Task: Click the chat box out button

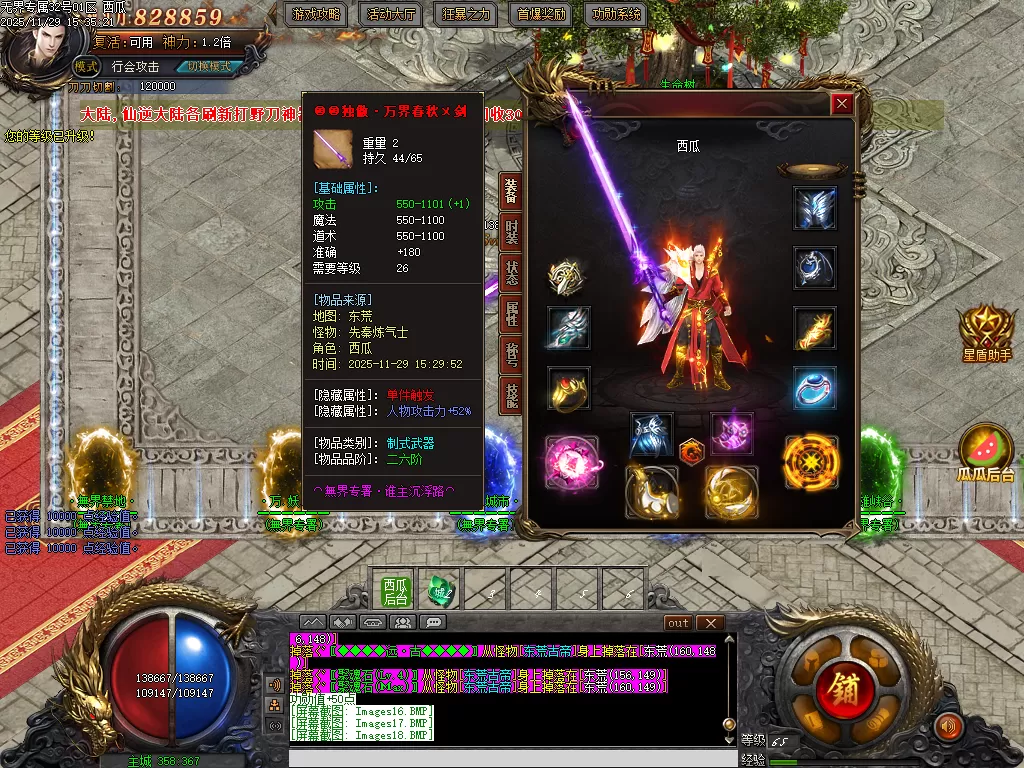Action: point(679,623)
